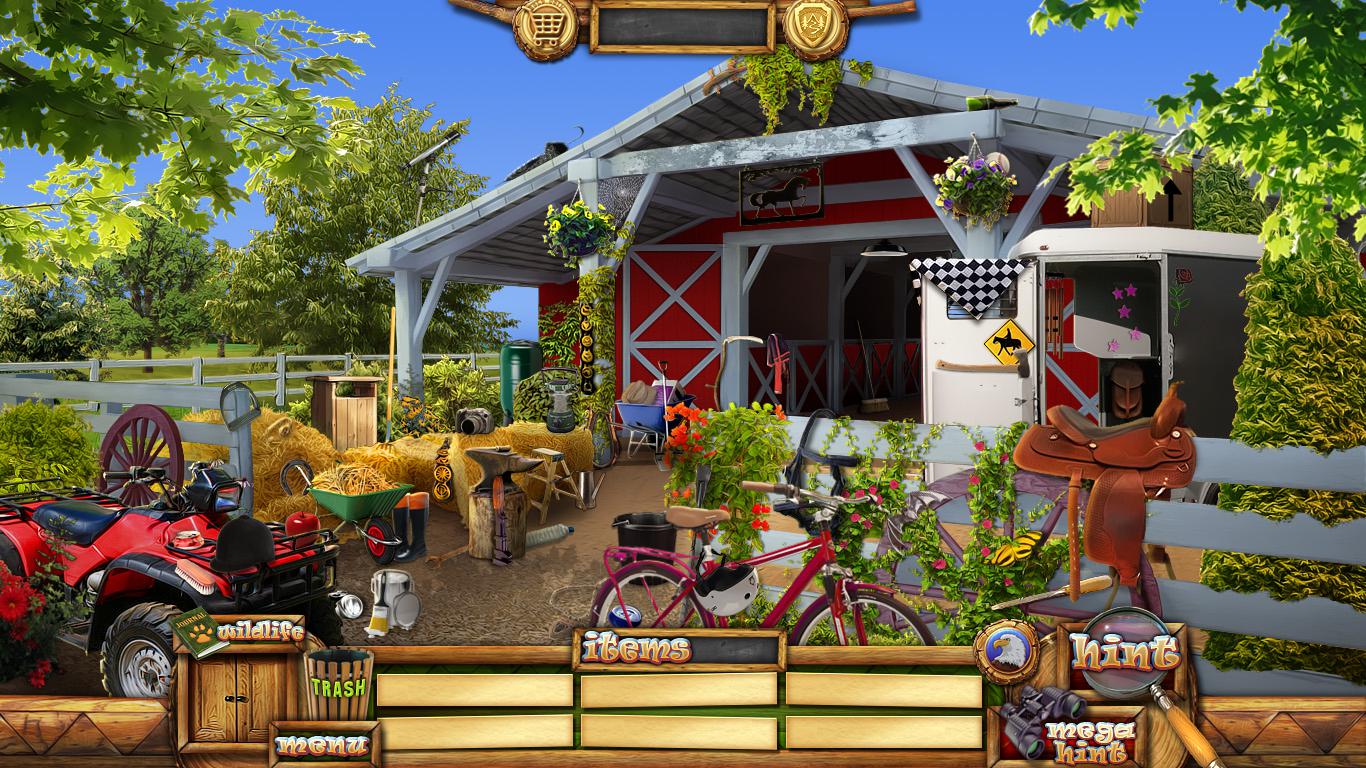1366x768 pixels.
Task: Click the TRASH bin
Action: (339, 684)
